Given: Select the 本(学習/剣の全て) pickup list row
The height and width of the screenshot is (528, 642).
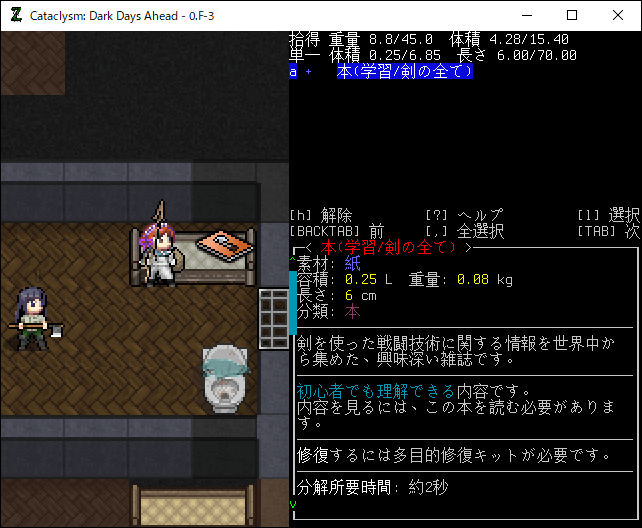Looking at the screenshot, I should pos(404,72).
